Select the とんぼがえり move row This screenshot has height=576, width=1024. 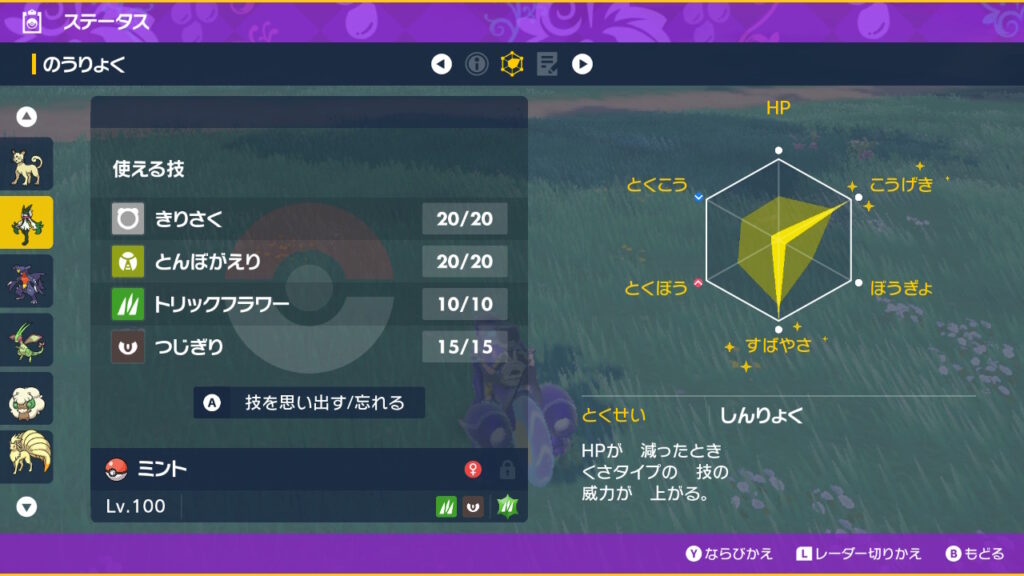coord(309,261)
